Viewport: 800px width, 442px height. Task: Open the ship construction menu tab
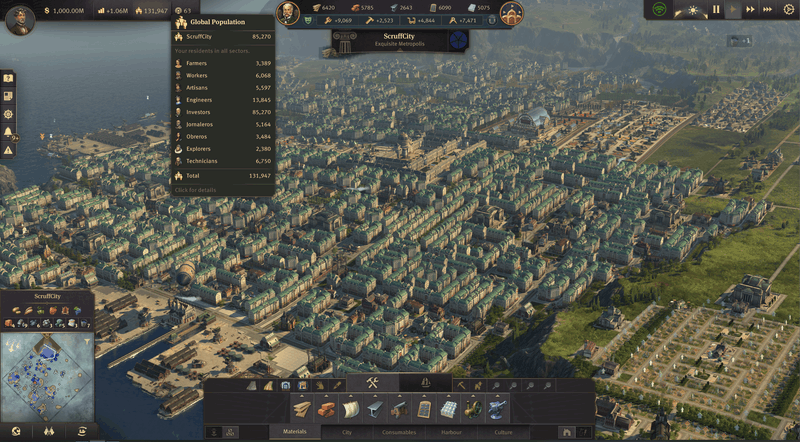(x=425, y=383)
